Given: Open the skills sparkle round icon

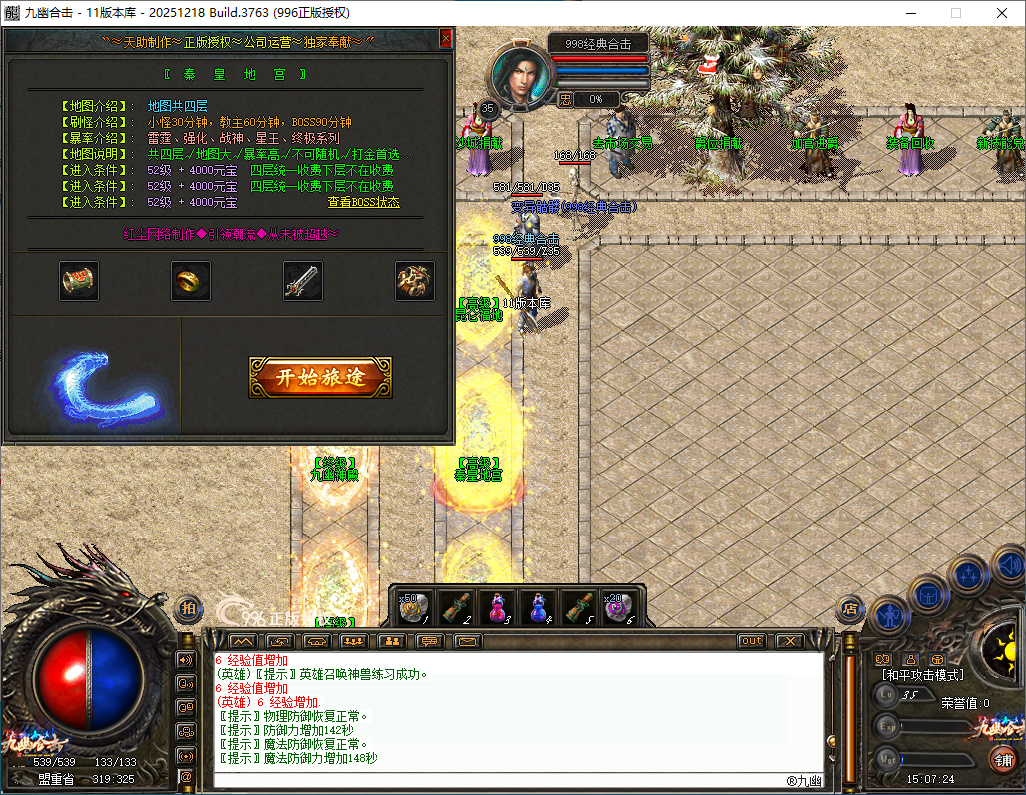Looking at the screenshot, I should click(x=968, y=575).
